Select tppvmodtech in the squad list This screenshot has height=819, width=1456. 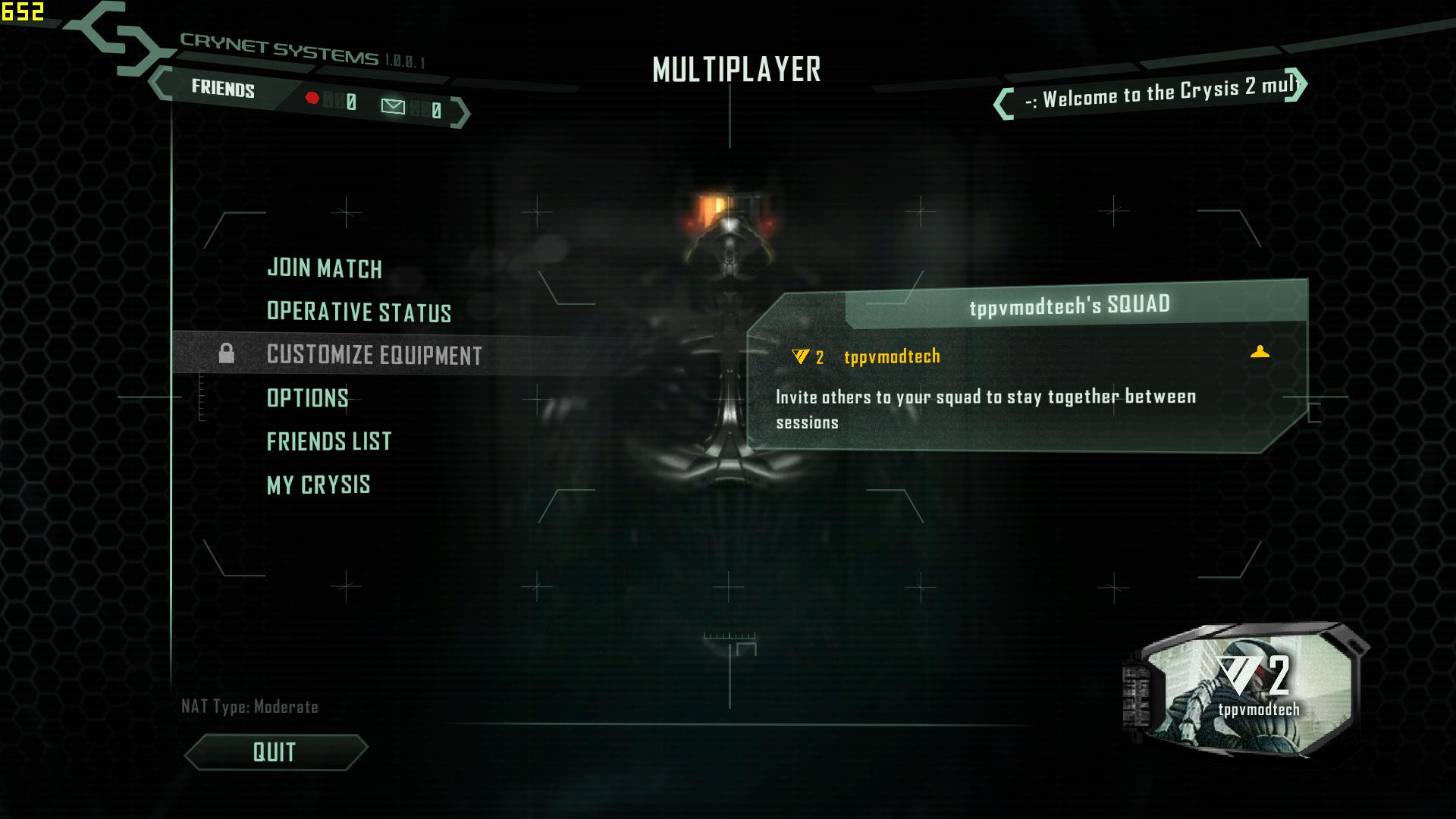892,356
